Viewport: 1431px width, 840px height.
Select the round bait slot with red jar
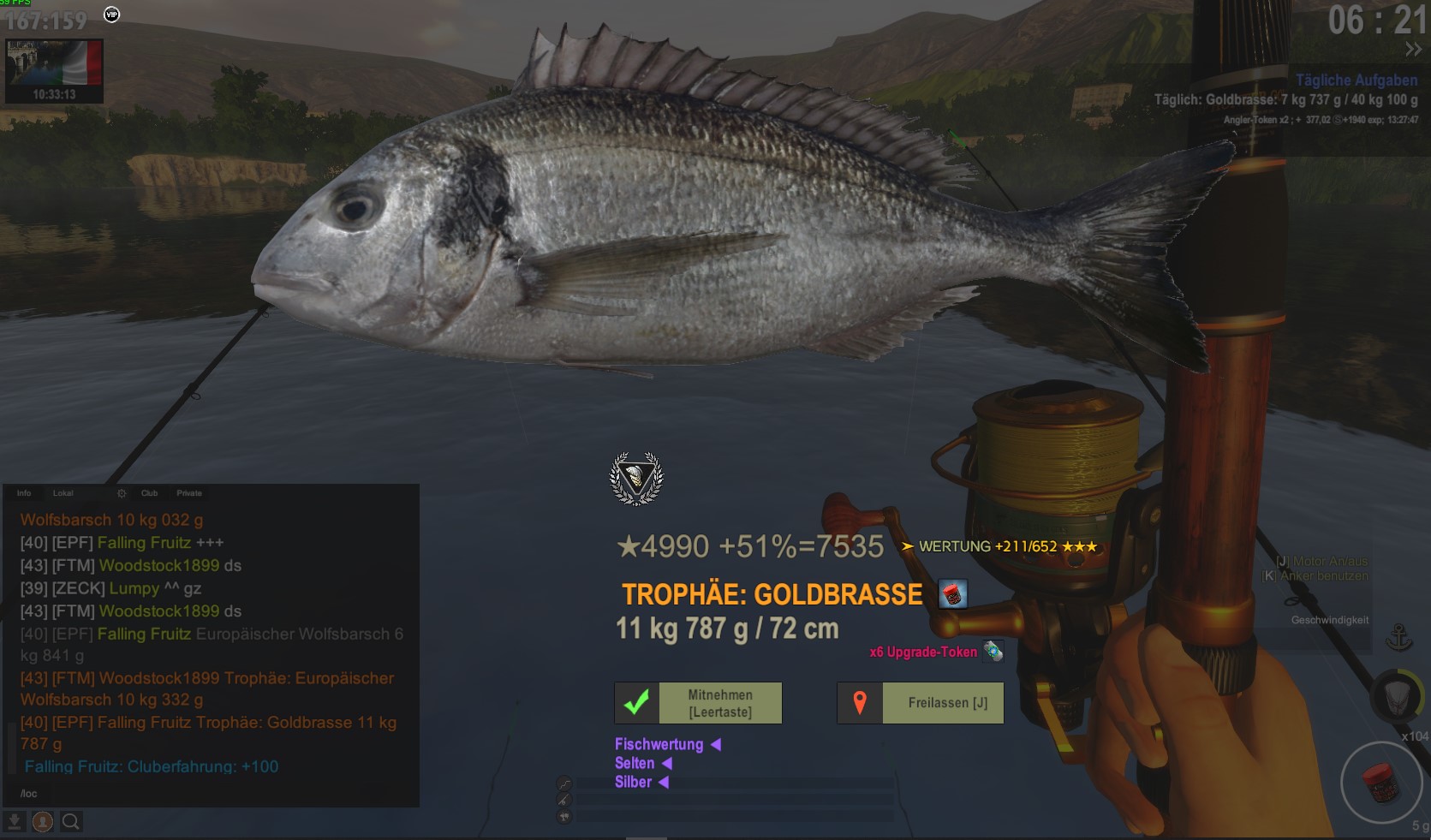click(x=1380, y=783)
